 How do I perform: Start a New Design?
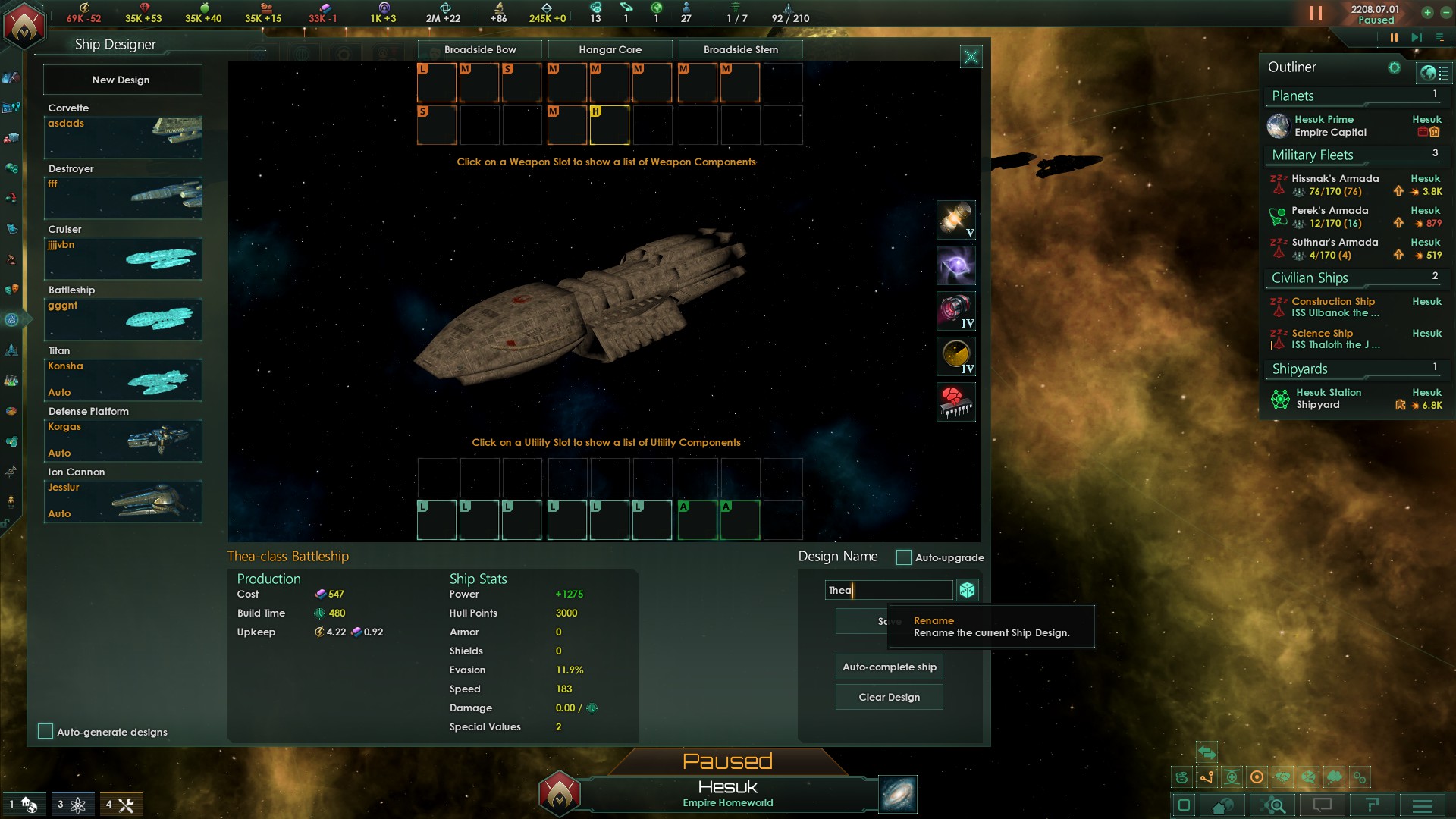pos(122,80)
